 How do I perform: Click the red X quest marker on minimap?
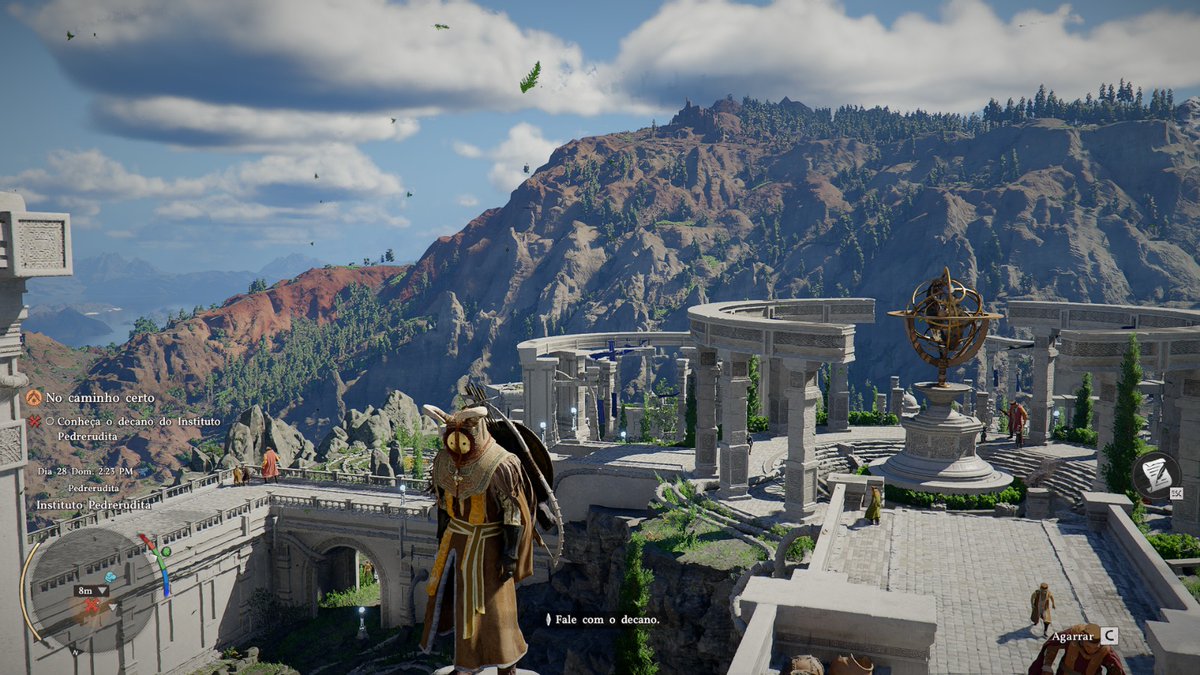[91, 606]
